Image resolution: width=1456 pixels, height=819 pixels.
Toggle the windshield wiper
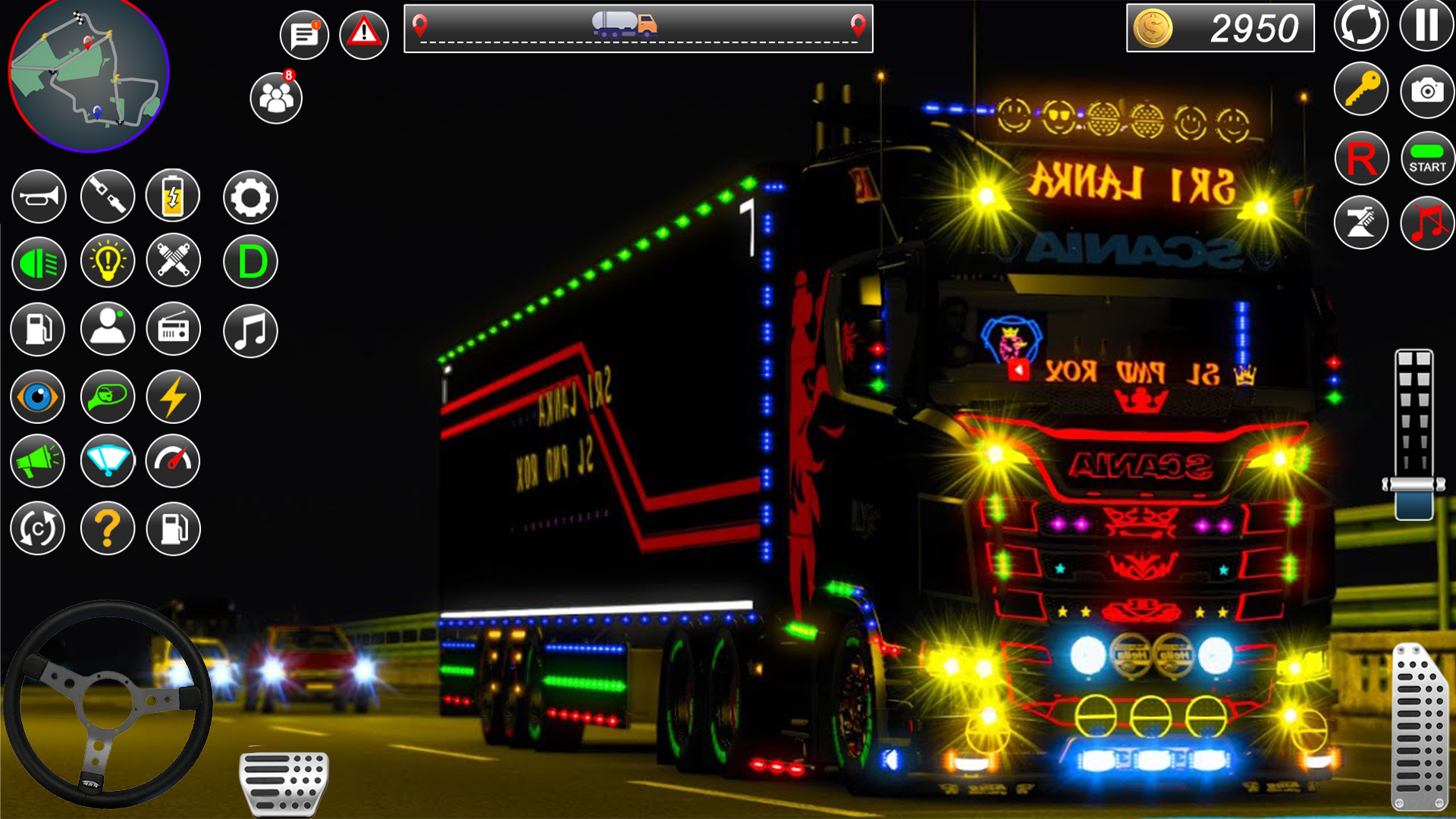(107, 461)
